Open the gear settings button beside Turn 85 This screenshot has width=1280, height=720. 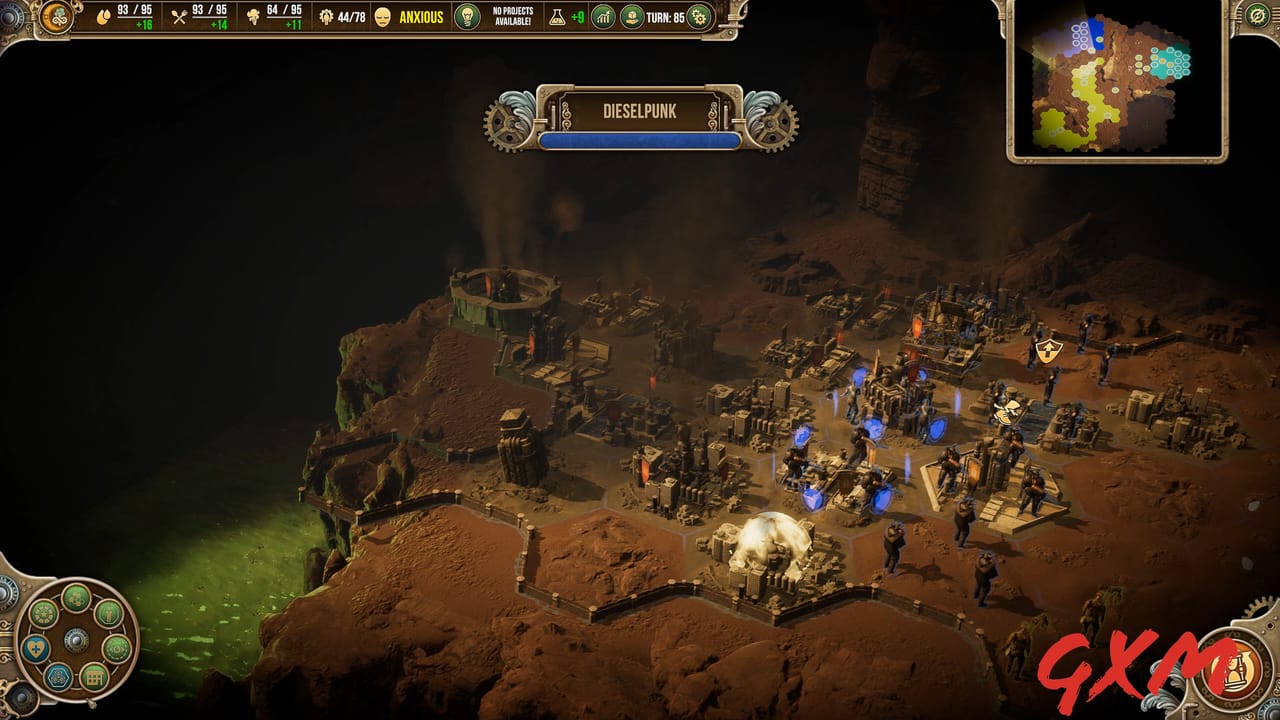tap(698, 17)
